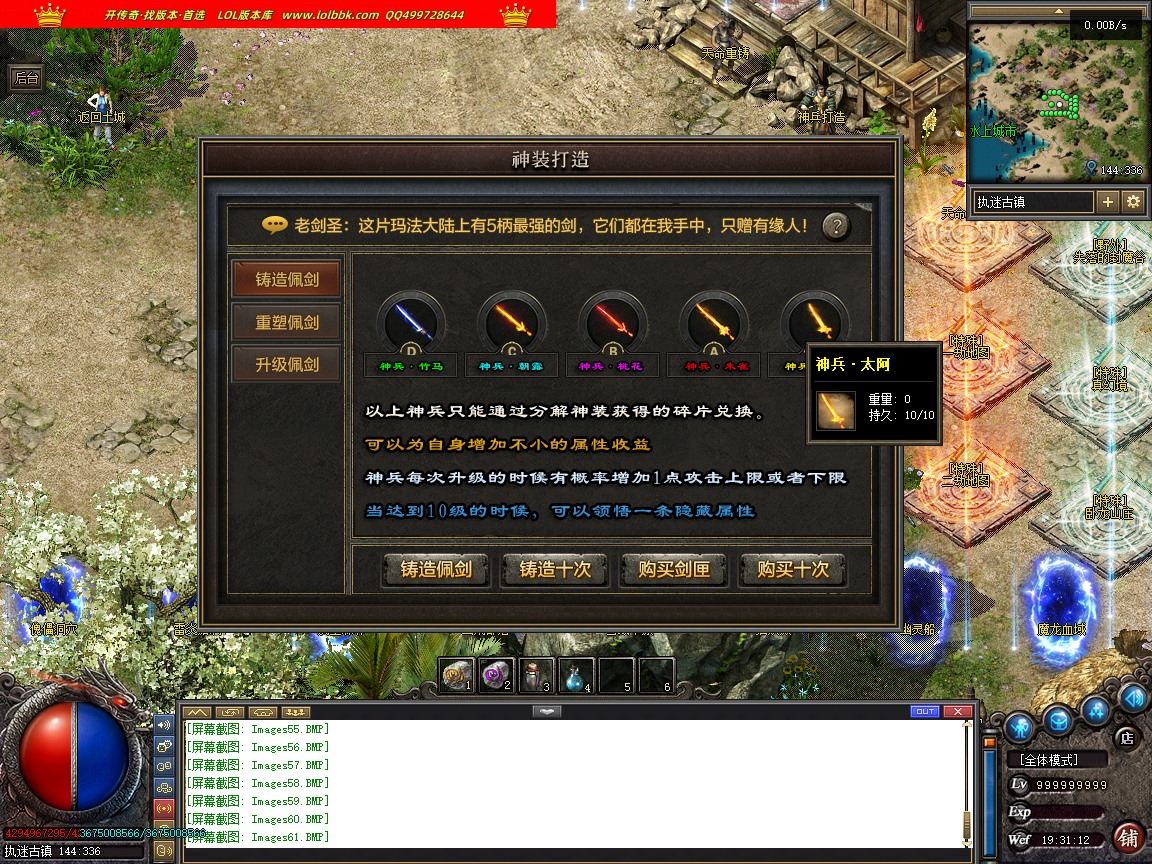Use the blue potion in hotbar slot 4

575,676
